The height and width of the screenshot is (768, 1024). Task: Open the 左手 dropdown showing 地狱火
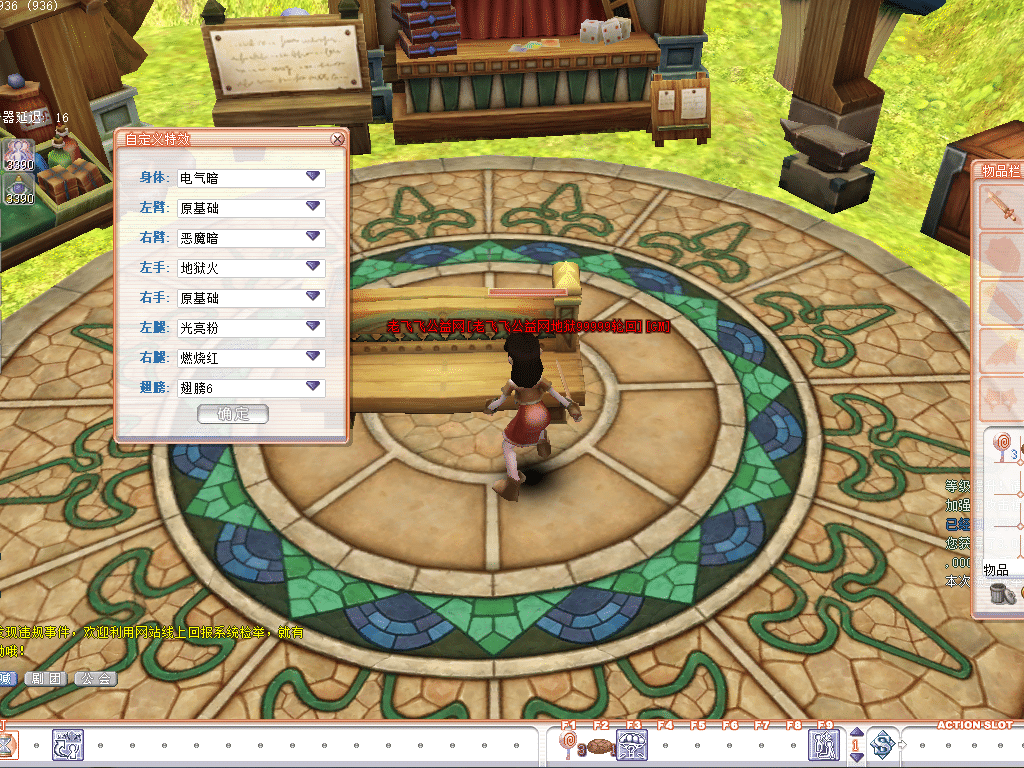[x=313, y=267]
